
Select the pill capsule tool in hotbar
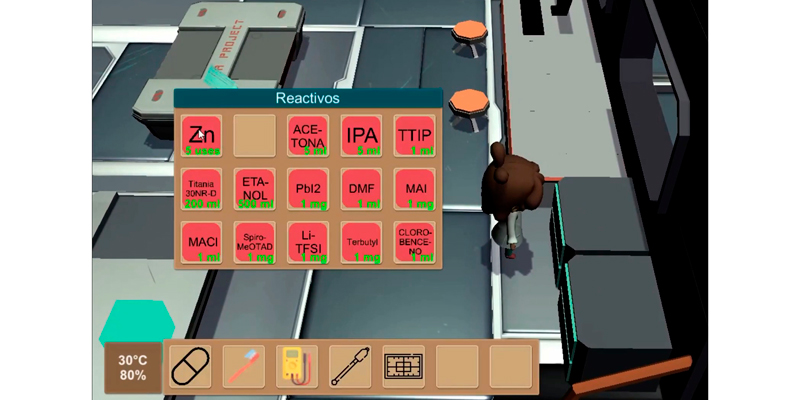pos(191,367)
